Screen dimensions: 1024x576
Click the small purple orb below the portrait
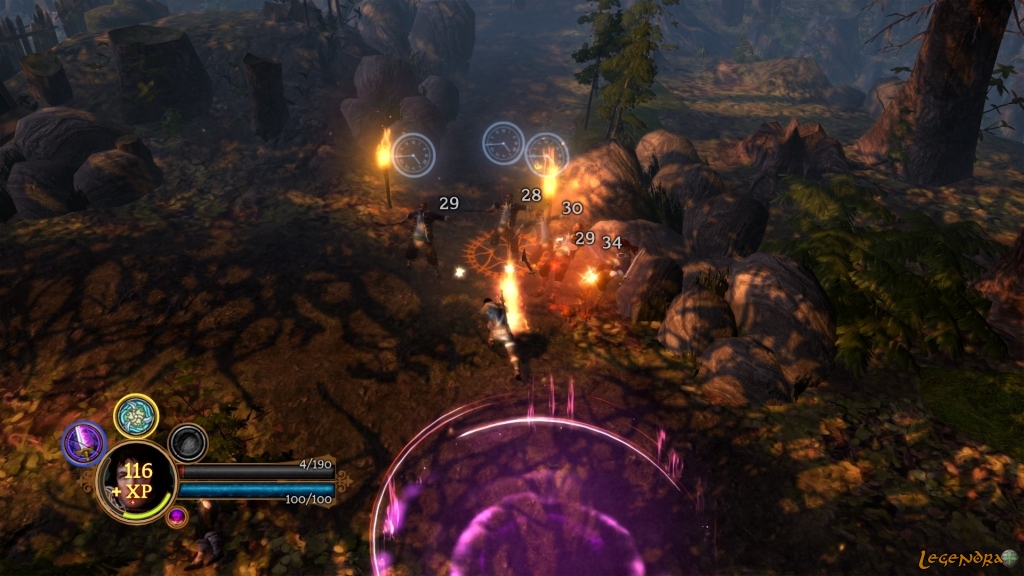pyautogui.click(x=177, y=516)
